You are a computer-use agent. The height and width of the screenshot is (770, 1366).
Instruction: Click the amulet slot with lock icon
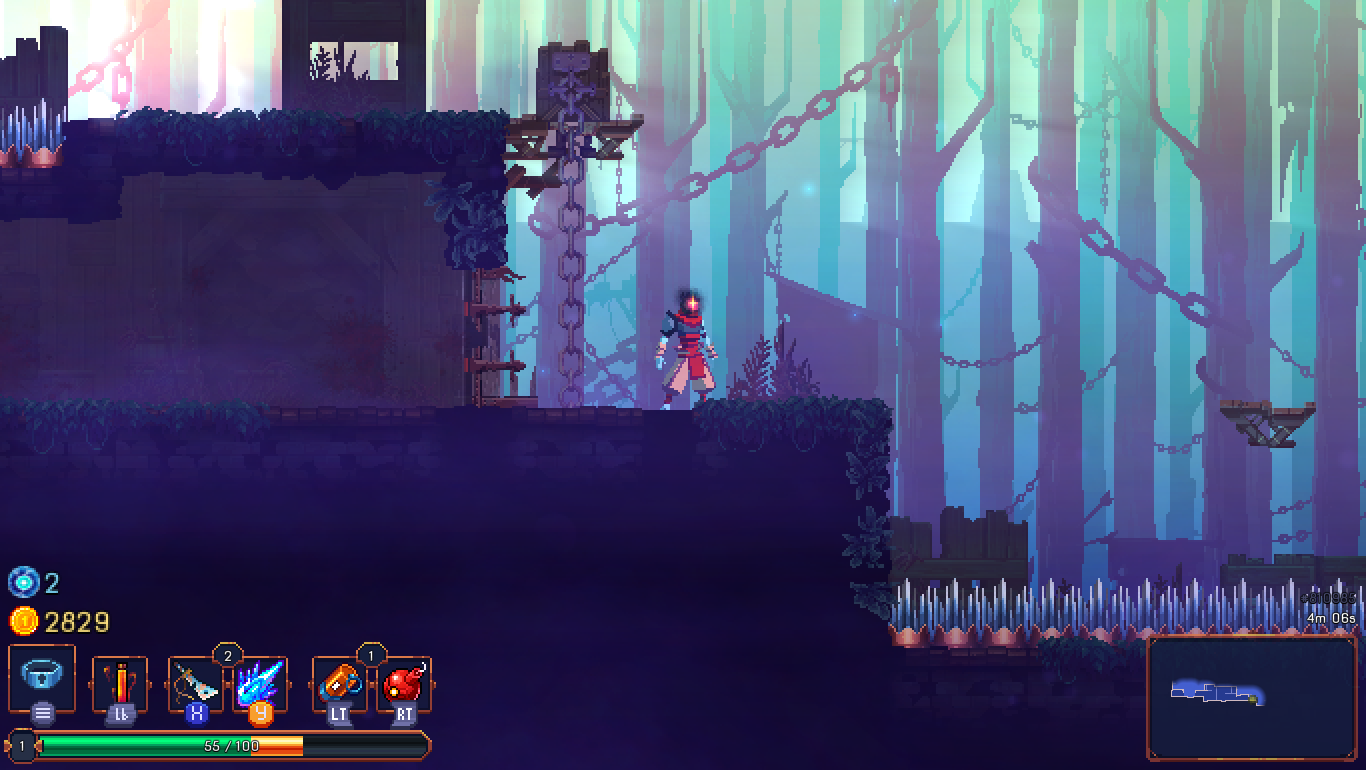tap(41, 678)
